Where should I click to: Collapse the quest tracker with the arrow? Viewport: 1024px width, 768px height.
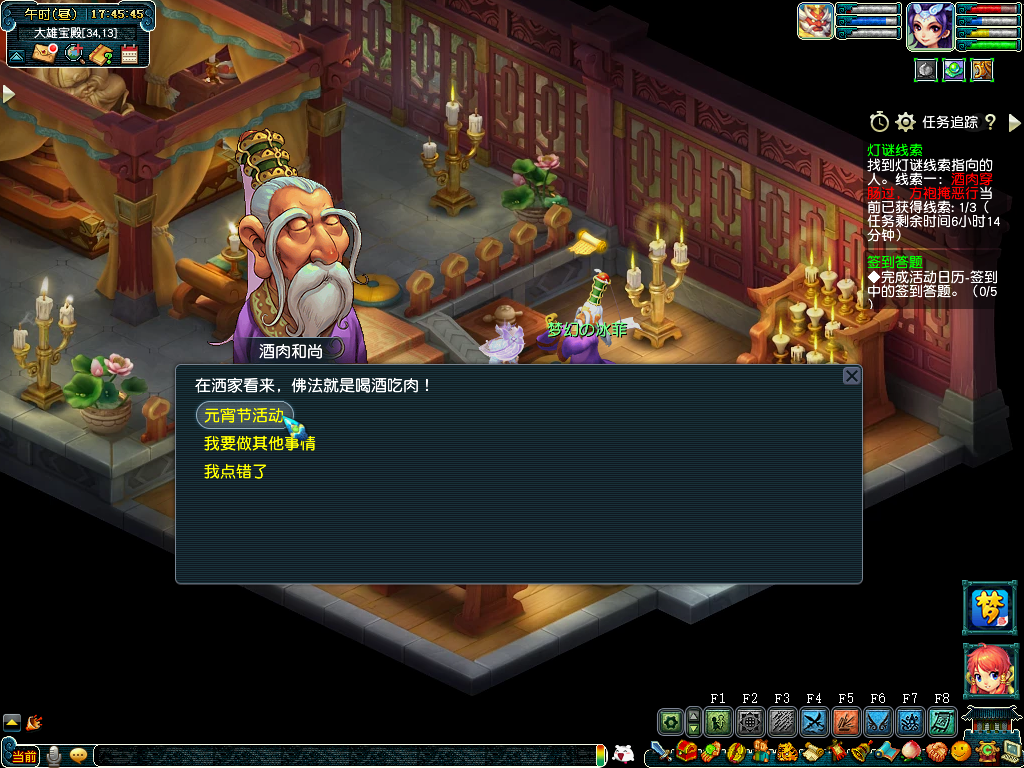1014,122
